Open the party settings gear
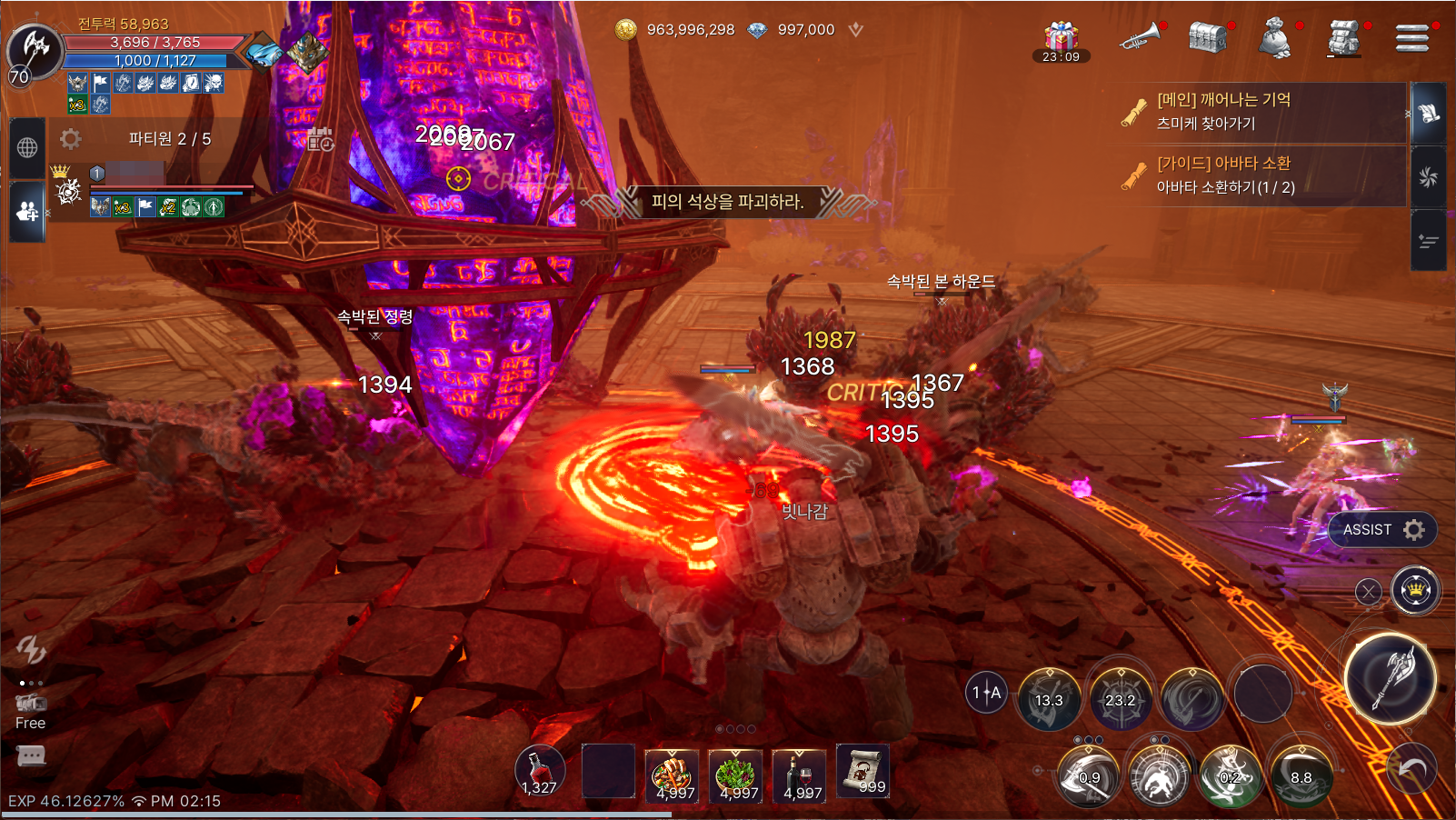This screenshot has width=1456, height=820. [70, 138]
